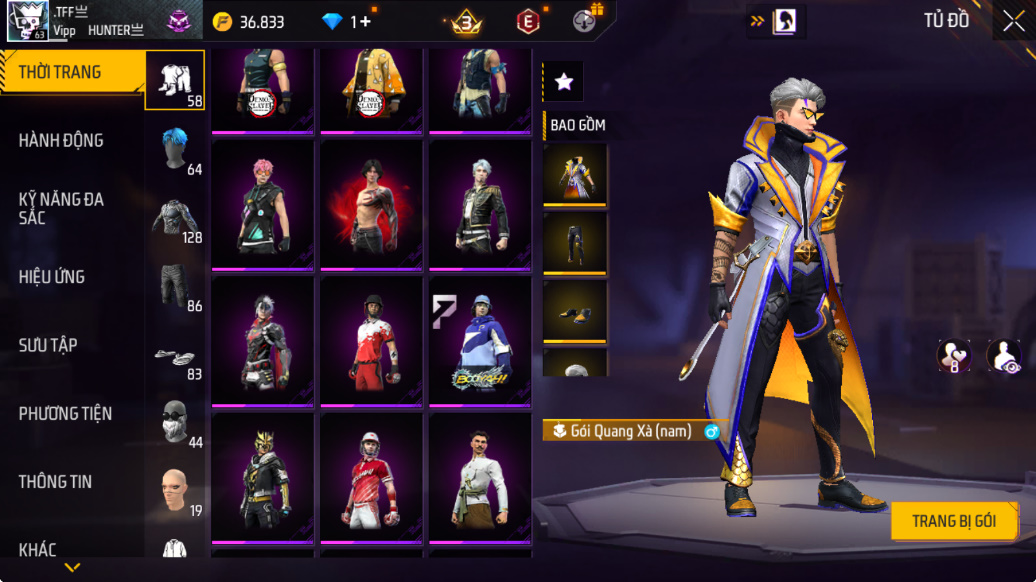Image resolution: width=1036 pixels, height=582 pixels.
Task: Select the black pants bundle item
Action: tap(575, 241)
